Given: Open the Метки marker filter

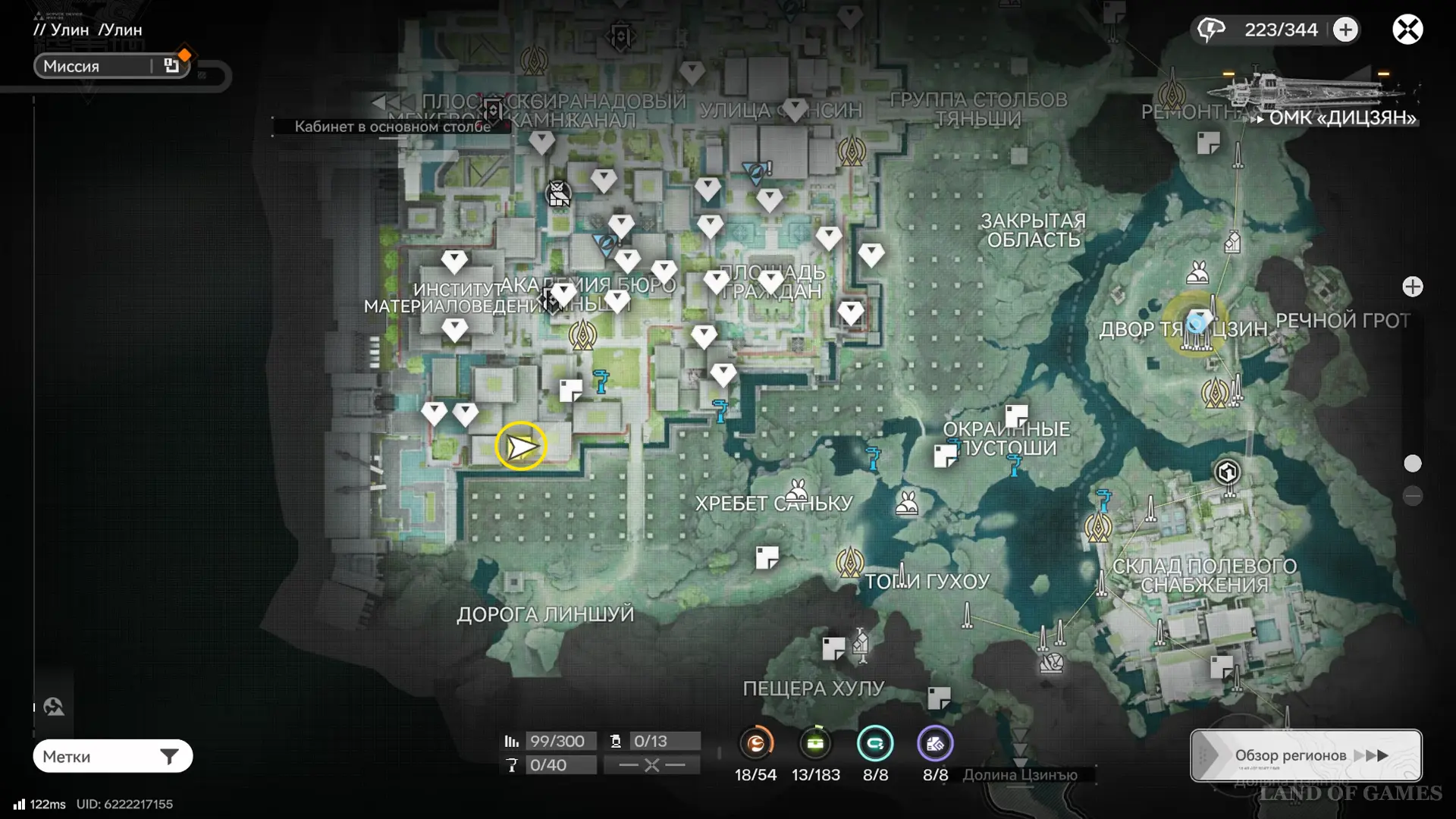Looking at the screenshot, I should [x=112, y=756].
